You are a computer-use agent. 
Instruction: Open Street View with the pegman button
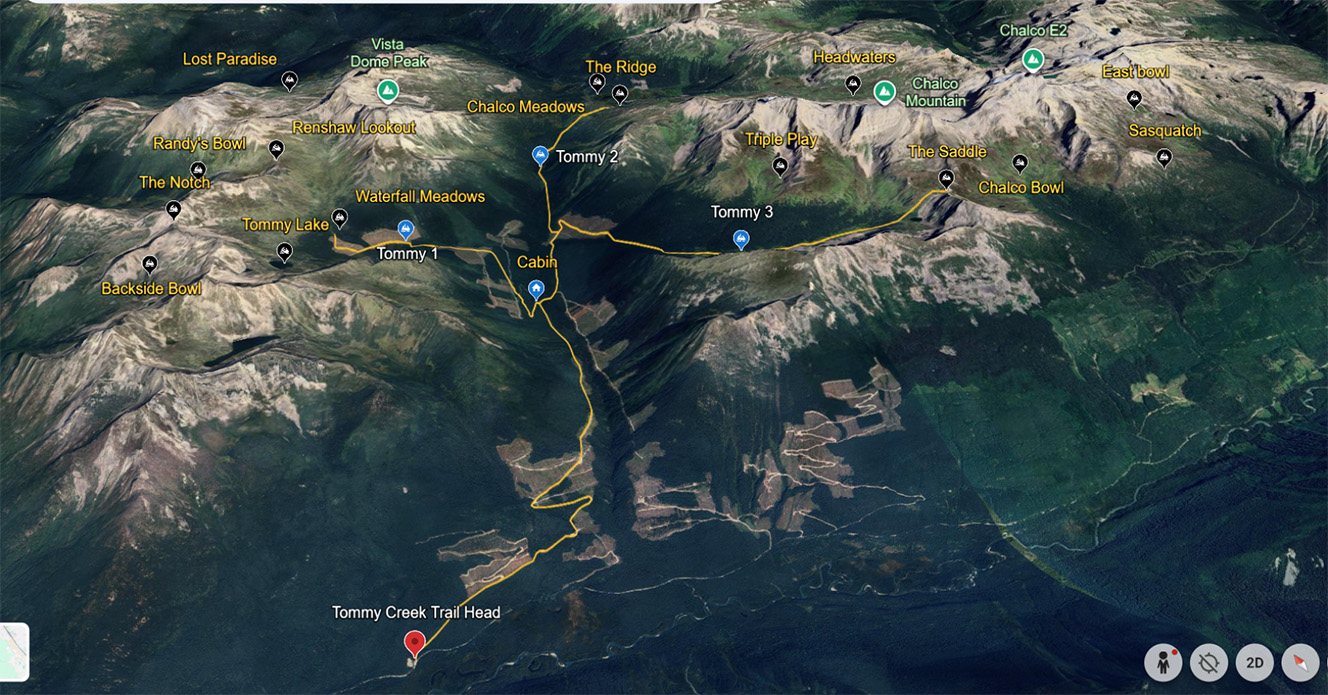tap(1163, 663)
